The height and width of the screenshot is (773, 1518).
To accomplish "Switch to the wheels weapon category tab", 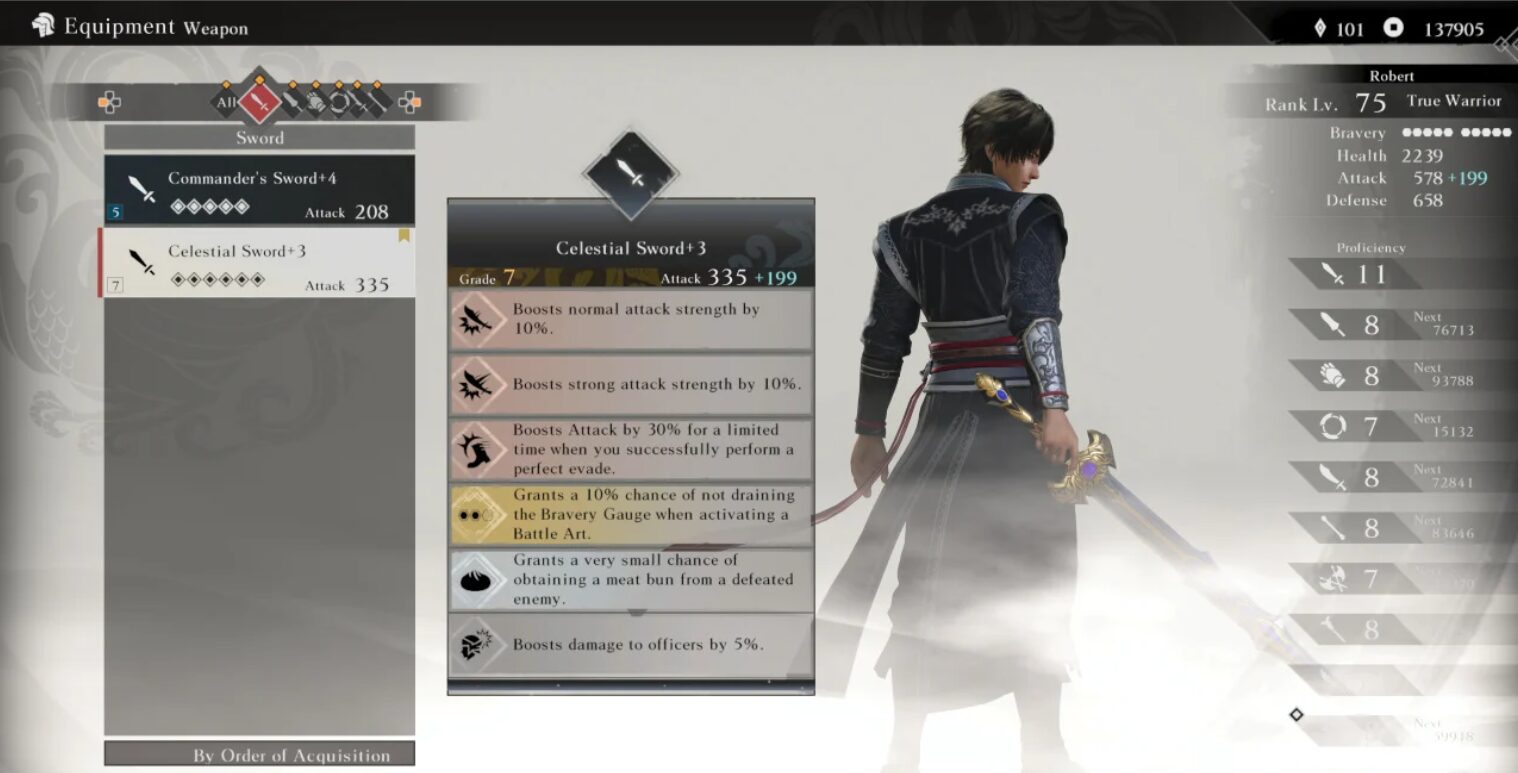I will point(339,101).
